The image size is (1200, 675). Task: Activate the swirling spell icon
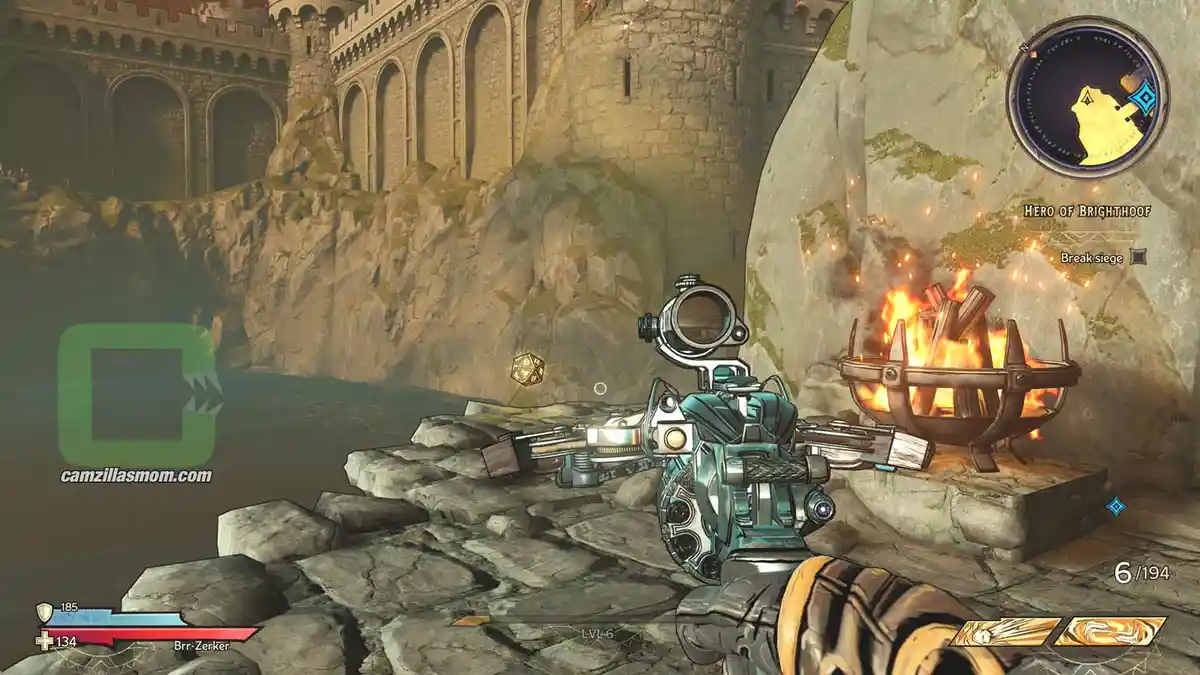tap(1110, 631)
